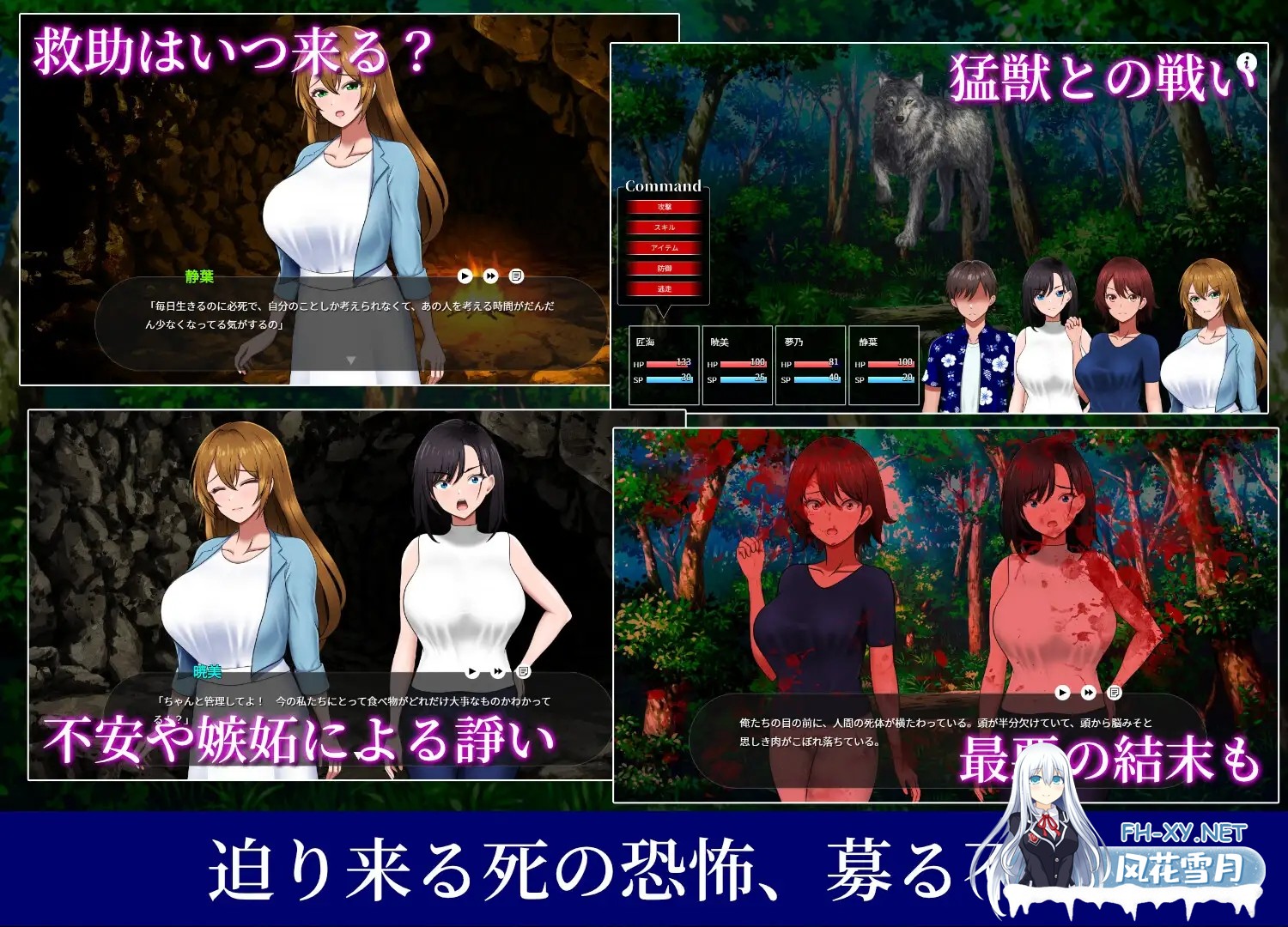
Task: Open the backlog icon next to the skip button
Action: 516,276
